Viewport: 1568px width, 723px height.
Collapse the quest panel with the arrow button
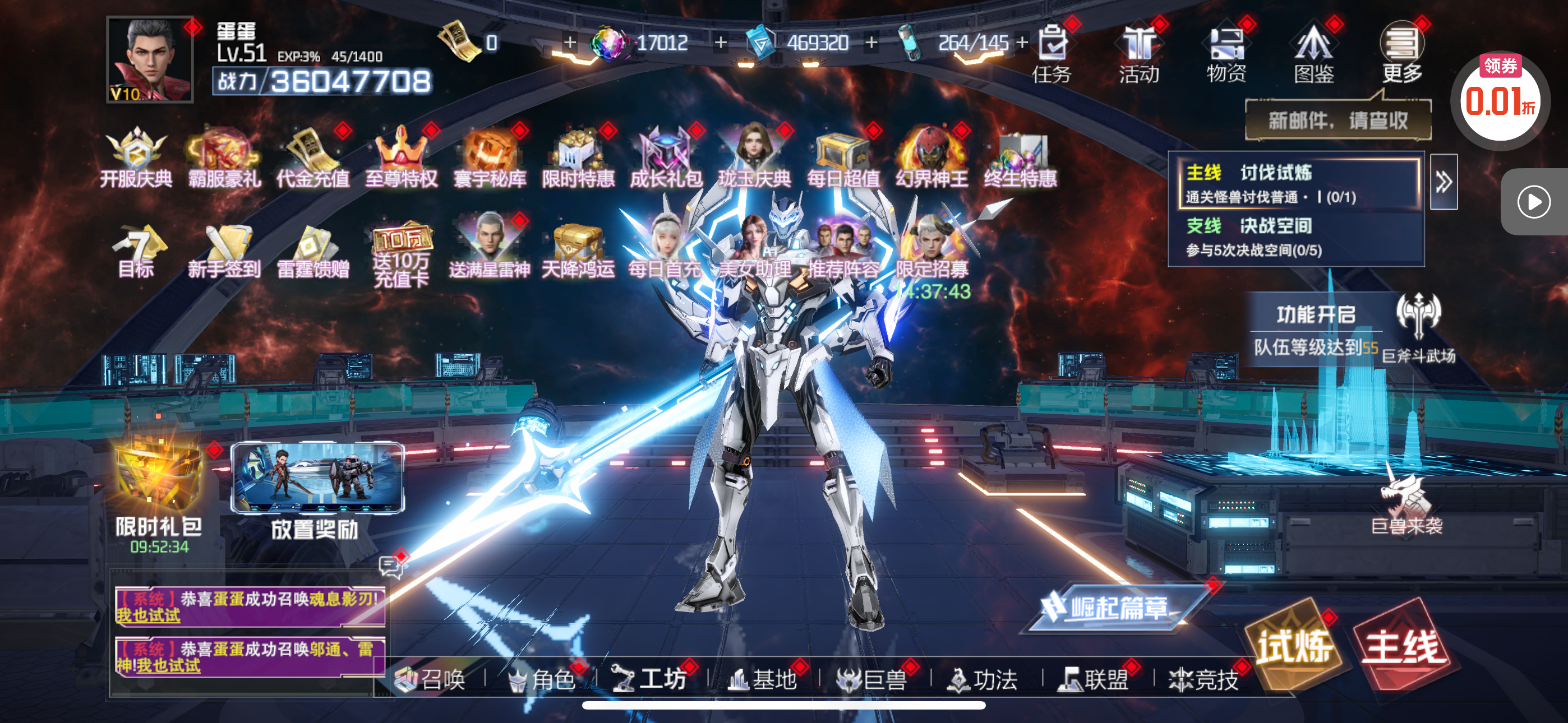pos(1443,182)
